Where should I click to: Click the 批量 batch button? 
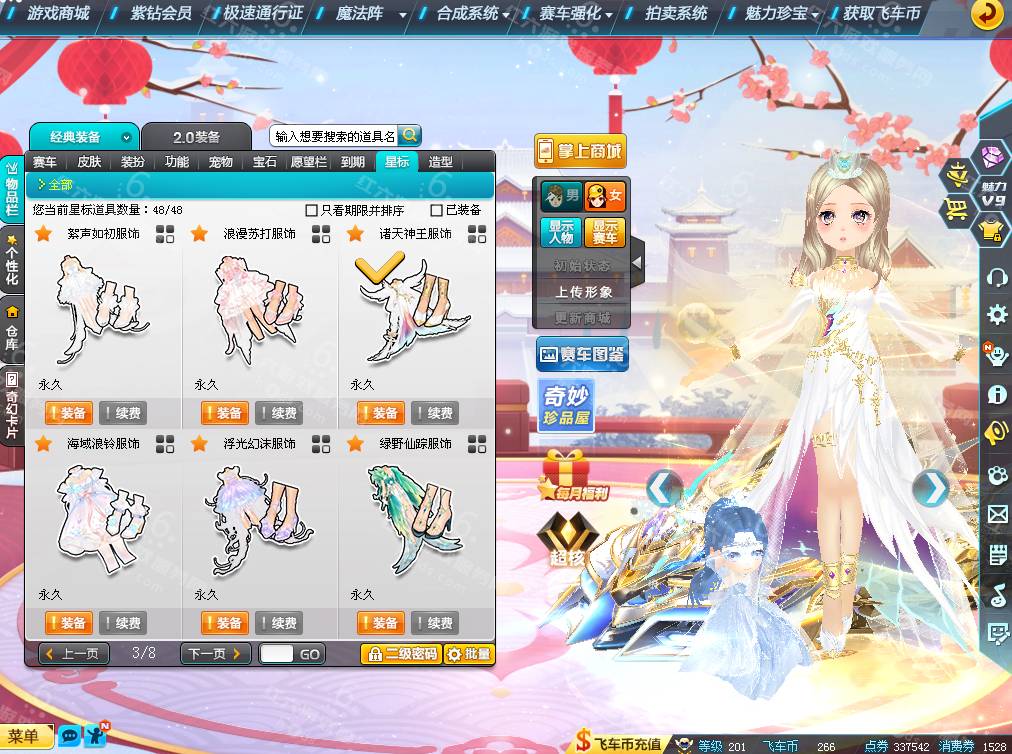coord(469,654)
